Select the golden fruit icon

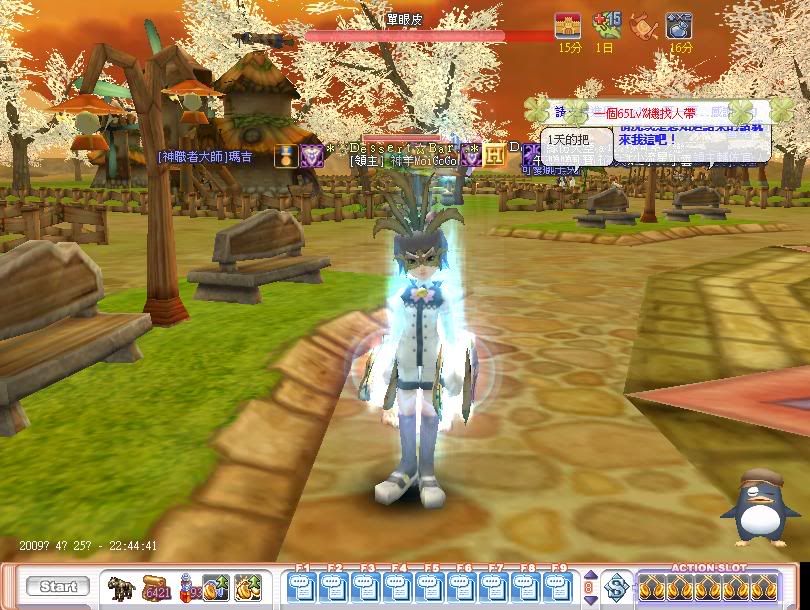(x=247, y=587)
